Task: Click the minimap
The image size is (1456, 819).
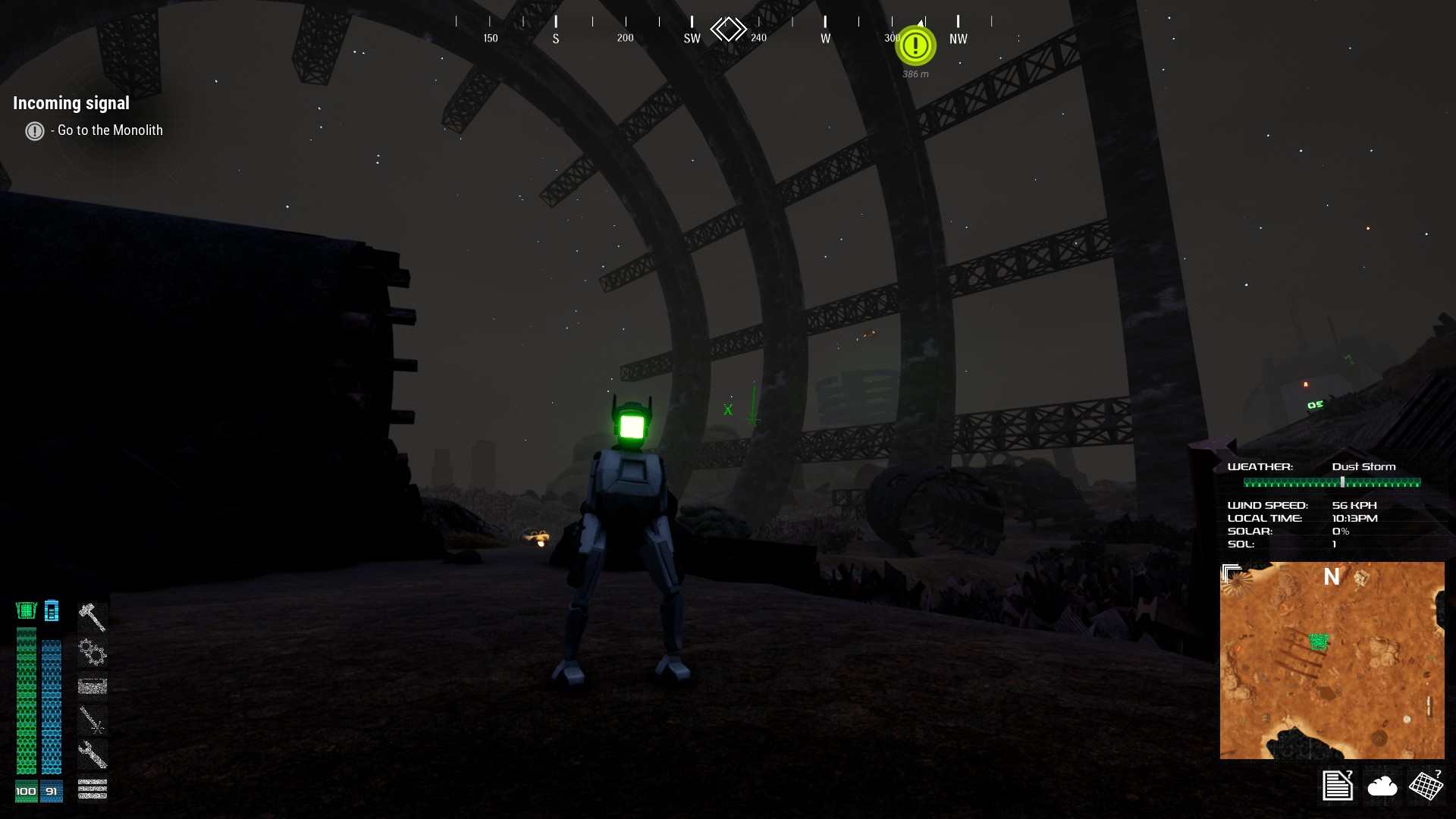Action: 1332,661
